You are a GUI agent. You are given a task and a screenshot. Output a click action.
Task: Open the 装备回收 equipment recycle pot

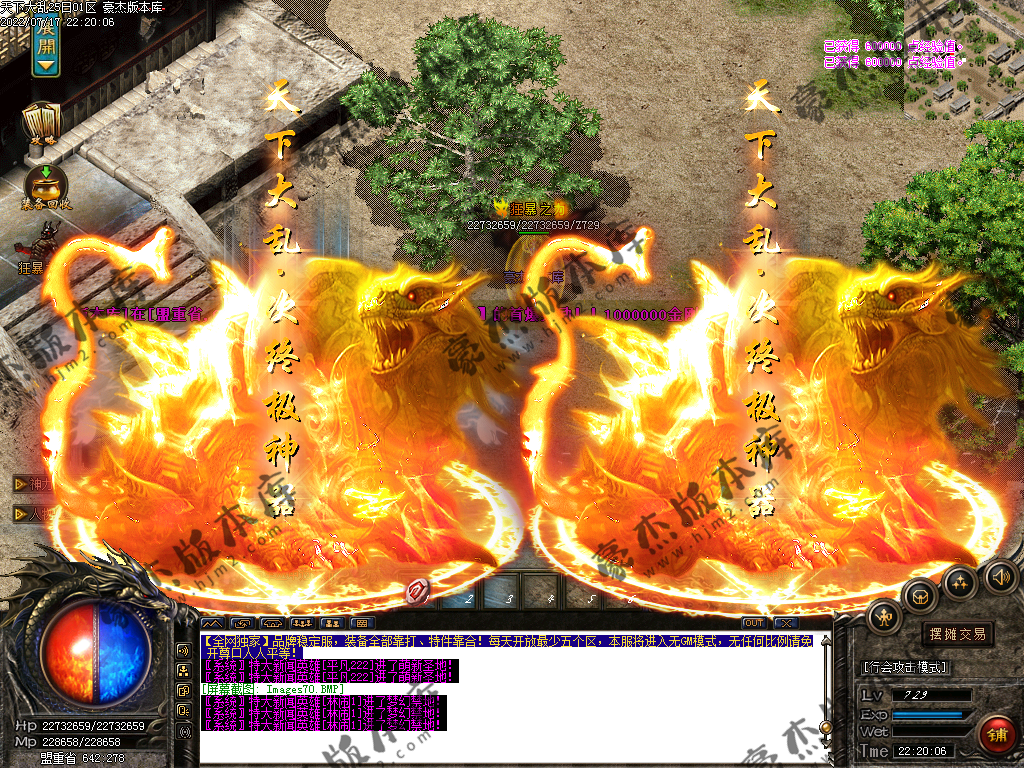[45, 187]
